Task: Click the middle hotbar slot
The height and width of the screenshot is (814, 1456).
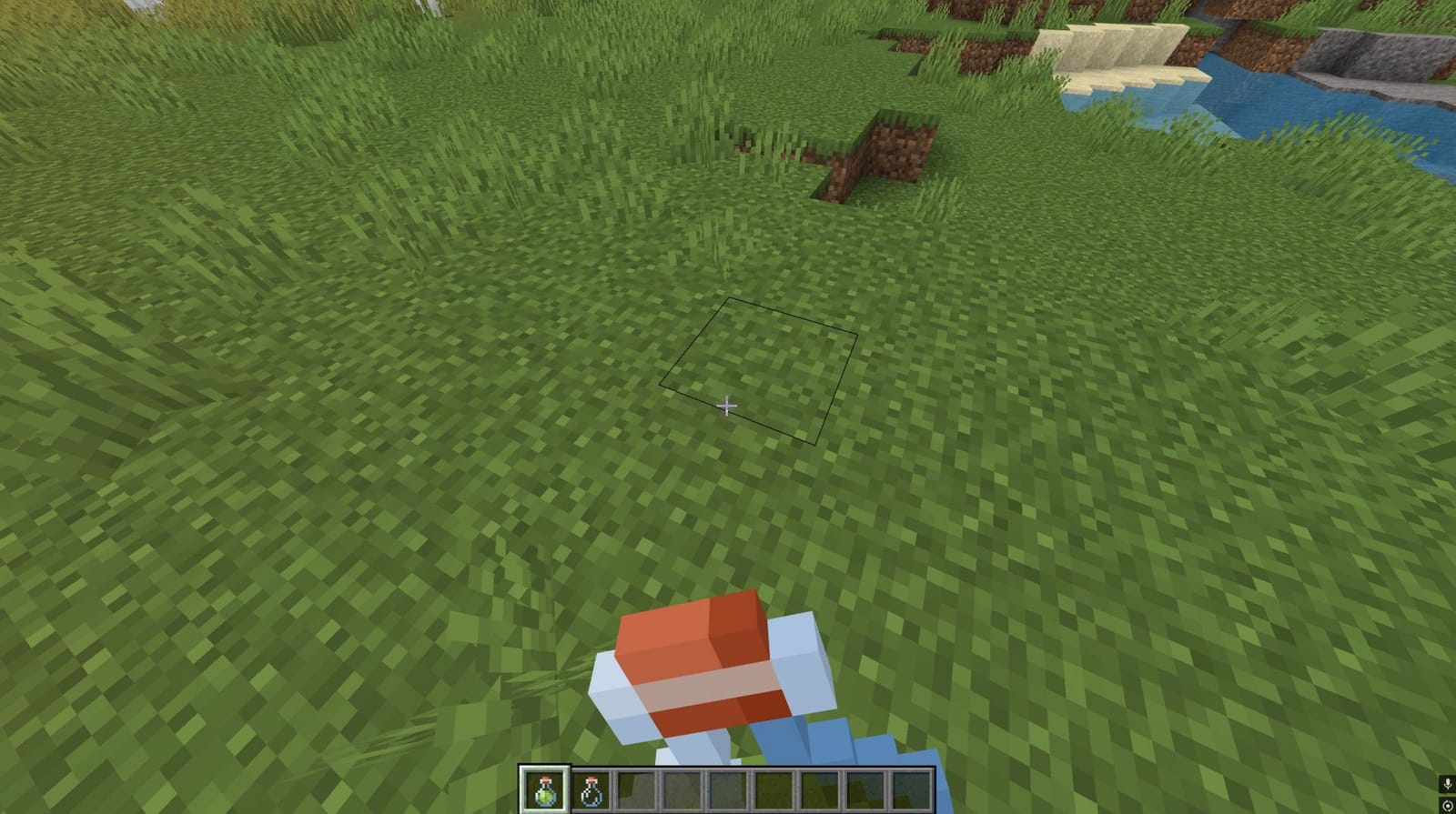Action: click(x=774, y=789)
